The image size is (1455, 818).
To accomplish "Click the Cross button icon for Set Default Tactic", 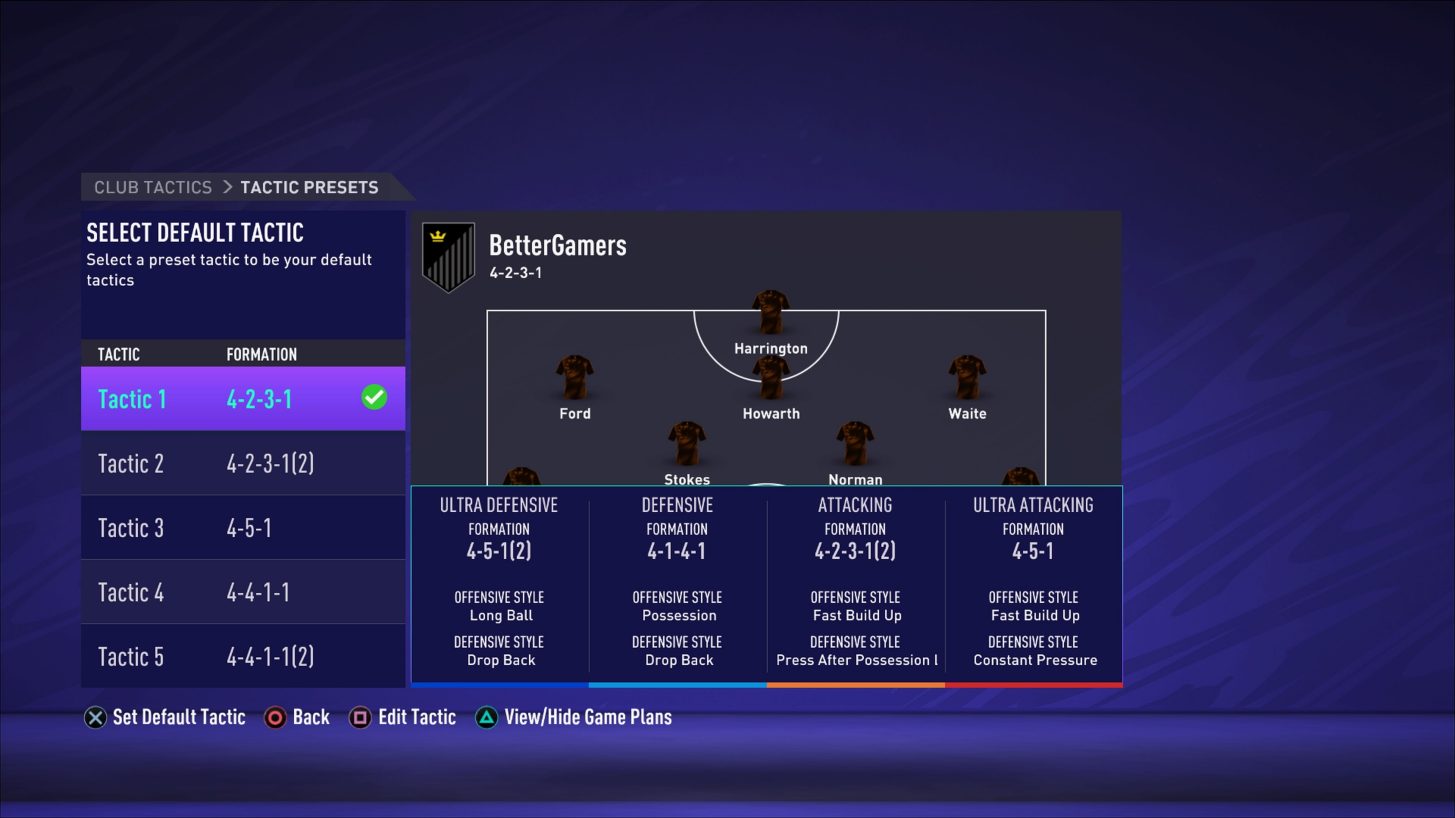I will coord(95,717).
